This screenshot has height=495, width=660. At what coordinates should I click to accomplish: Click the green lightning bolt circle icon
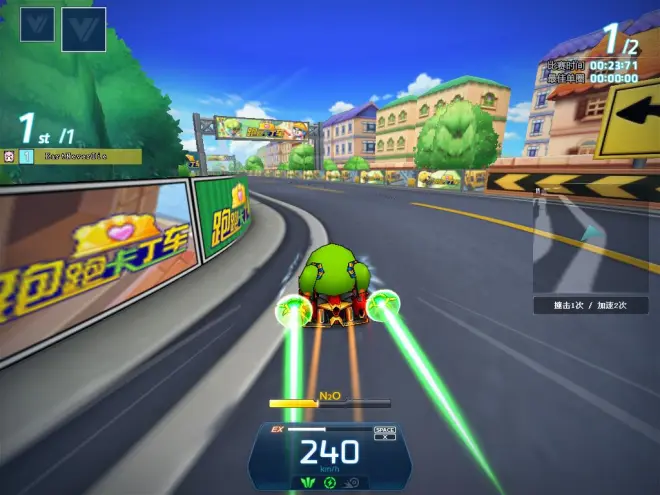[x=330, y=483]
